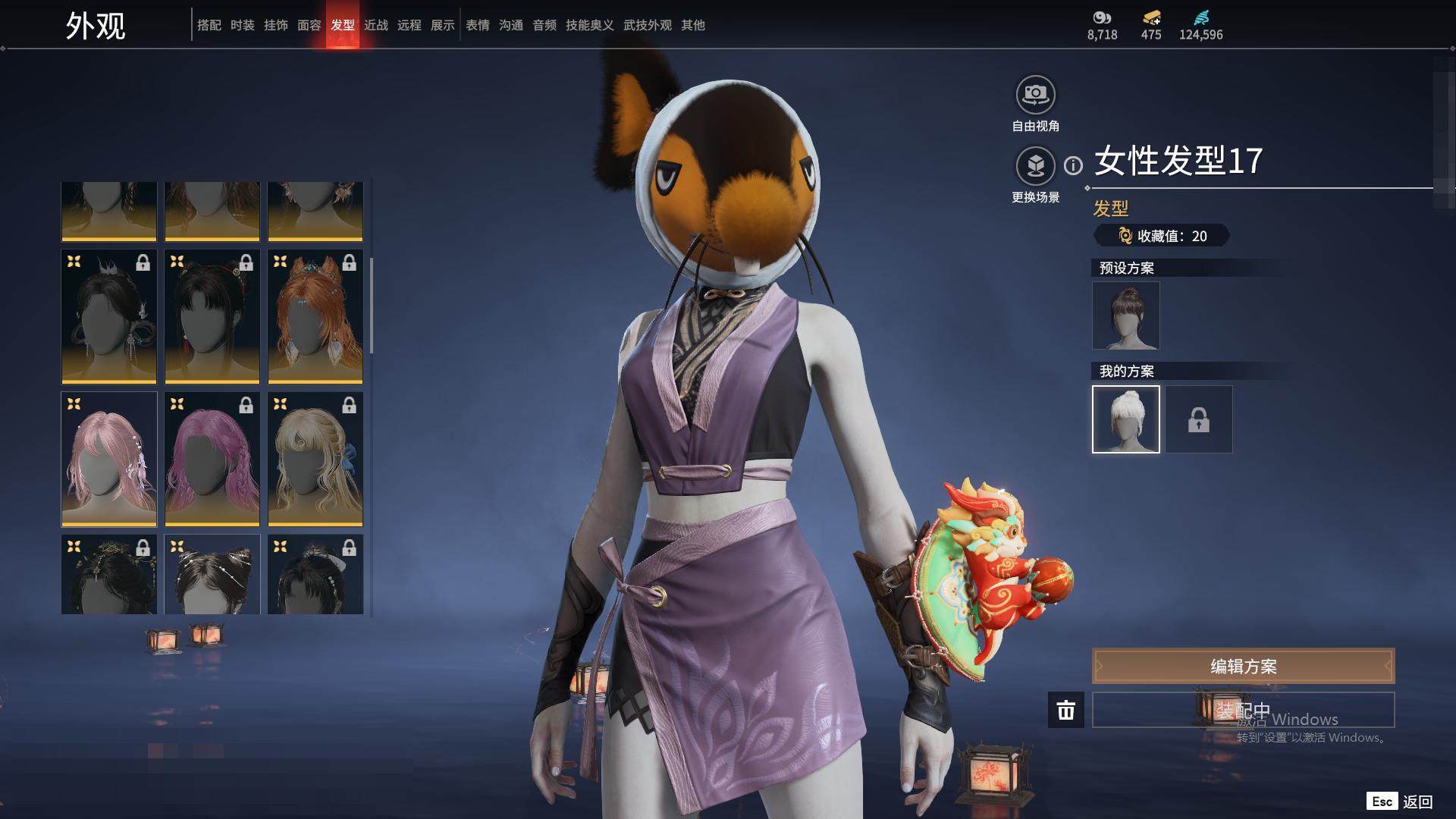Show hairstyle info via the info icon
Image resolution: width=1456 pixels, height=819 pixels.
tap(1073, 165)
